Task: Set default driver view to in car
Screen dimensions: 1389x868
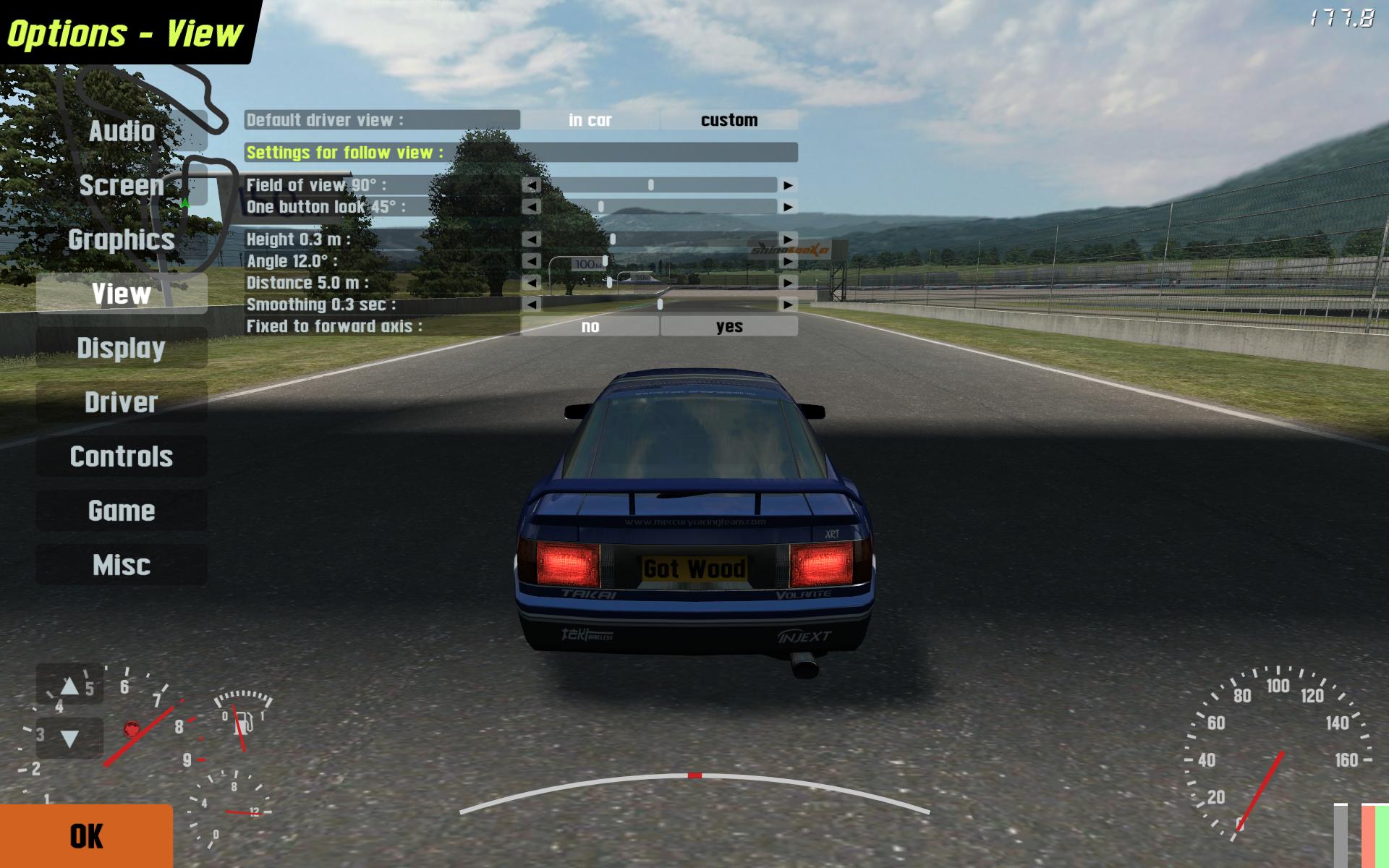Action: pyautogui.click(x=590, y=120)
